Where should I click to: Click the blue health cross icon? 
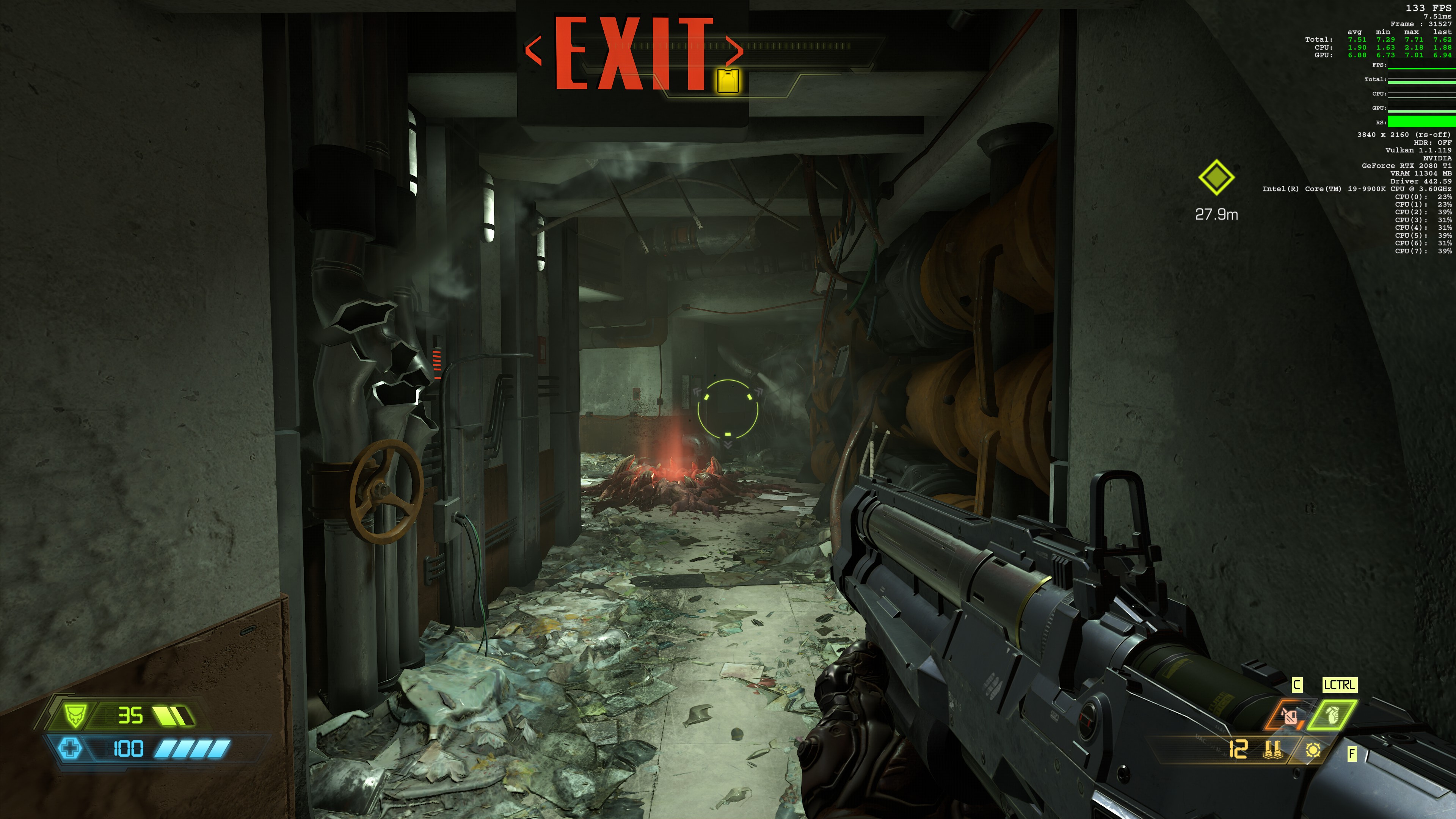pos(70,748)
